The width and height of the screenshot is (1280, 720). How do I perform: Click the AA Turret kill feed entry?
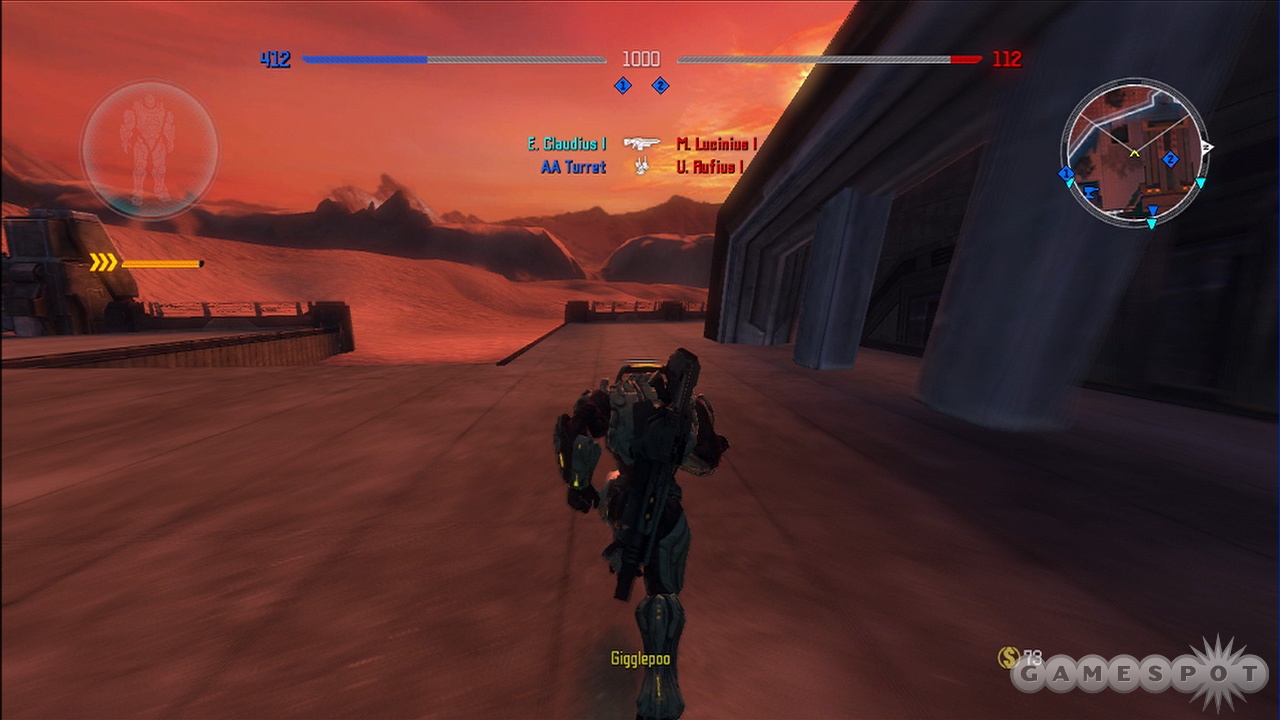pos(573,167)
